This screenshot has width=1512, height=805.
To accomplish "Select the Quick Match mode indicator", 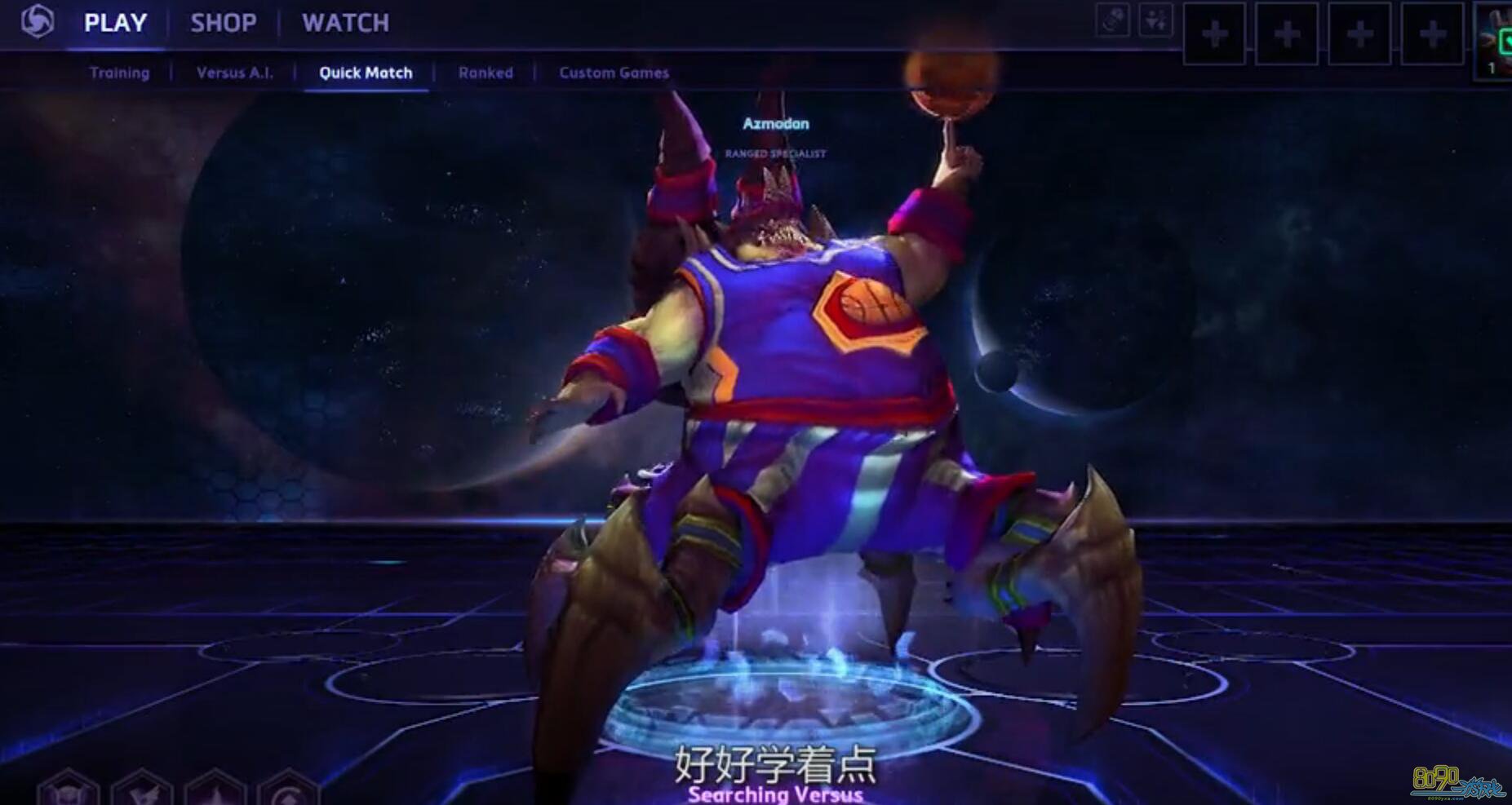I will click(365, 73).
